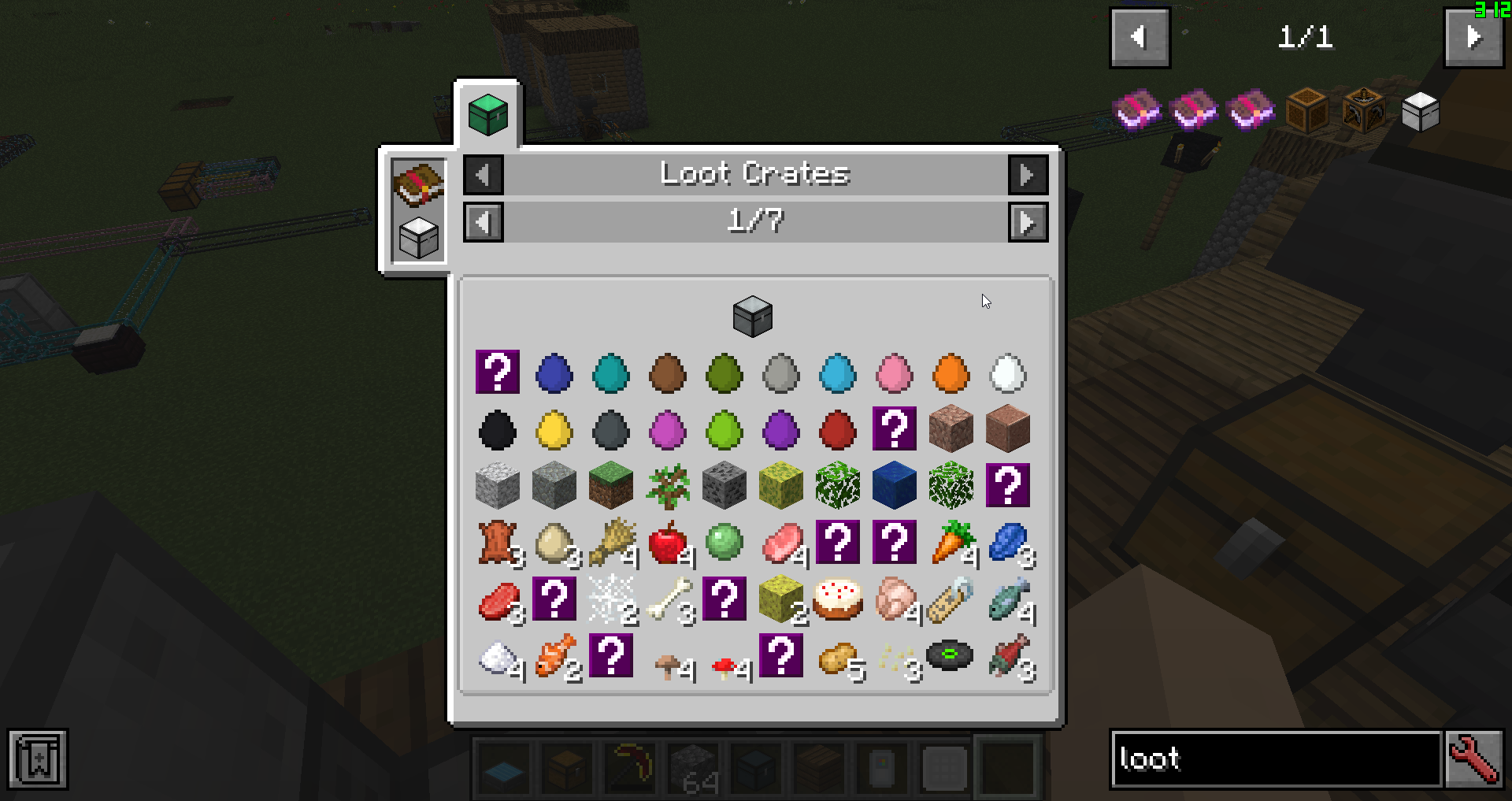The image size is (1512, 801).
Task: Select the cake loot item
Action: (x=837, y=599)
